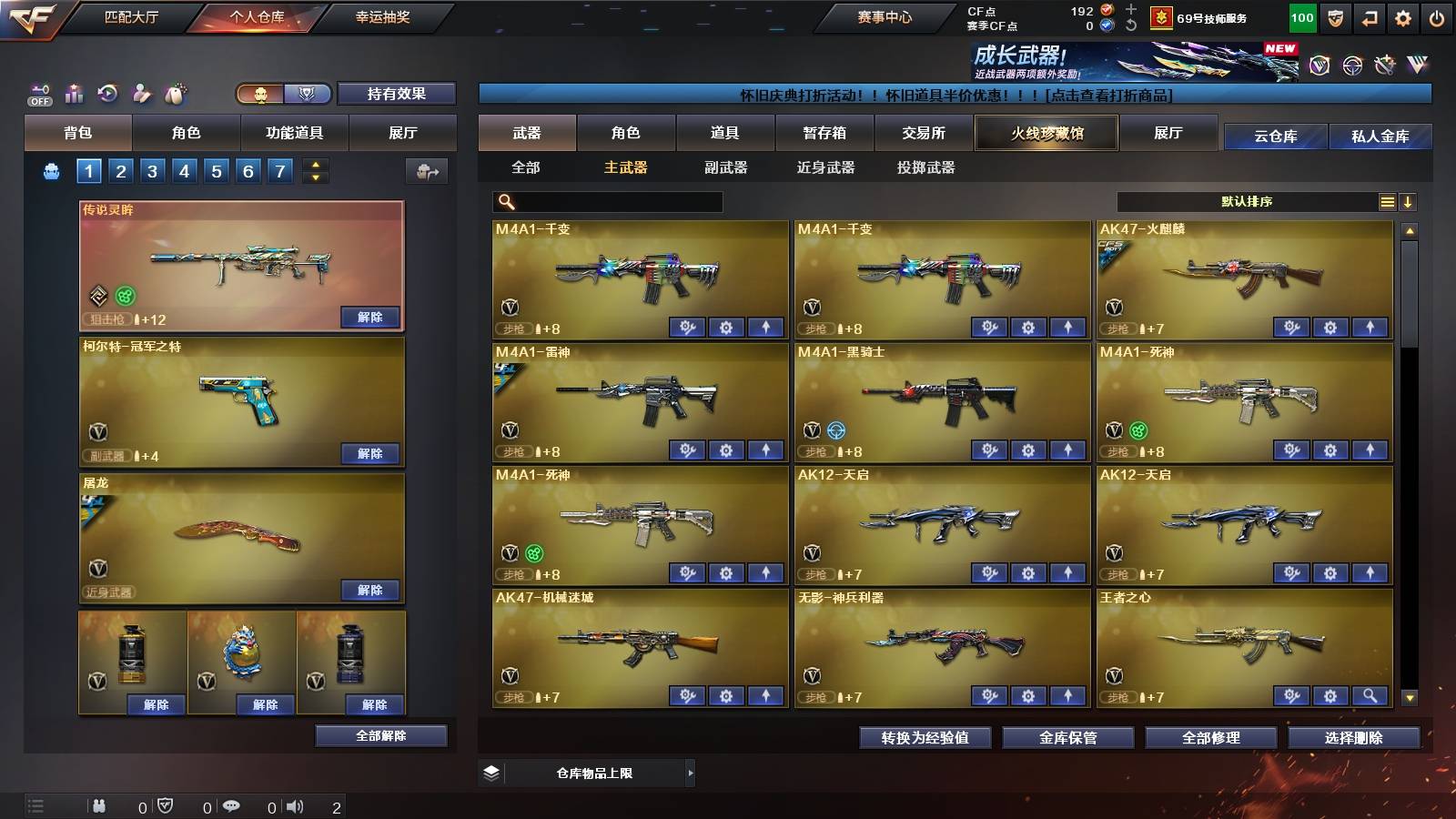Click the 全部解除 button
The width and height of the screenshot is (1456, 819).
[382, 735]
